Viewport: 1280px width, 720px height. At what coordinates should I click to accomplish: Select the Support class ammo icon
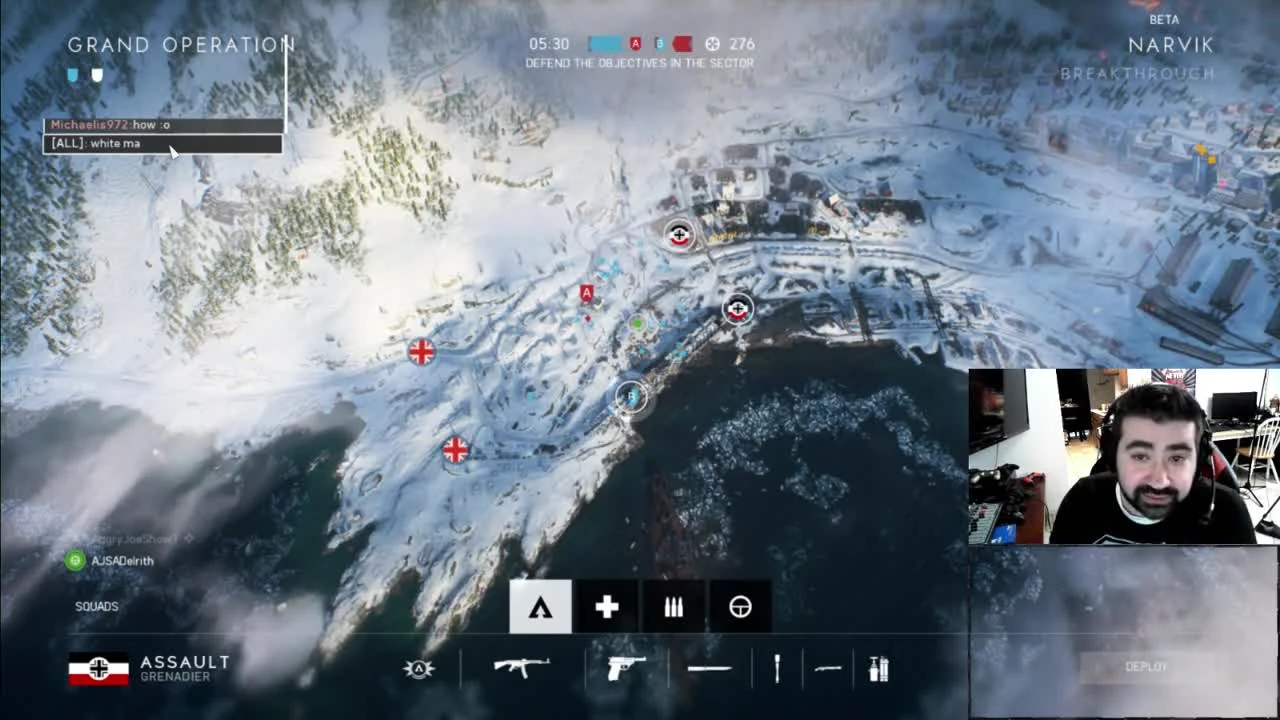(673, 607)
